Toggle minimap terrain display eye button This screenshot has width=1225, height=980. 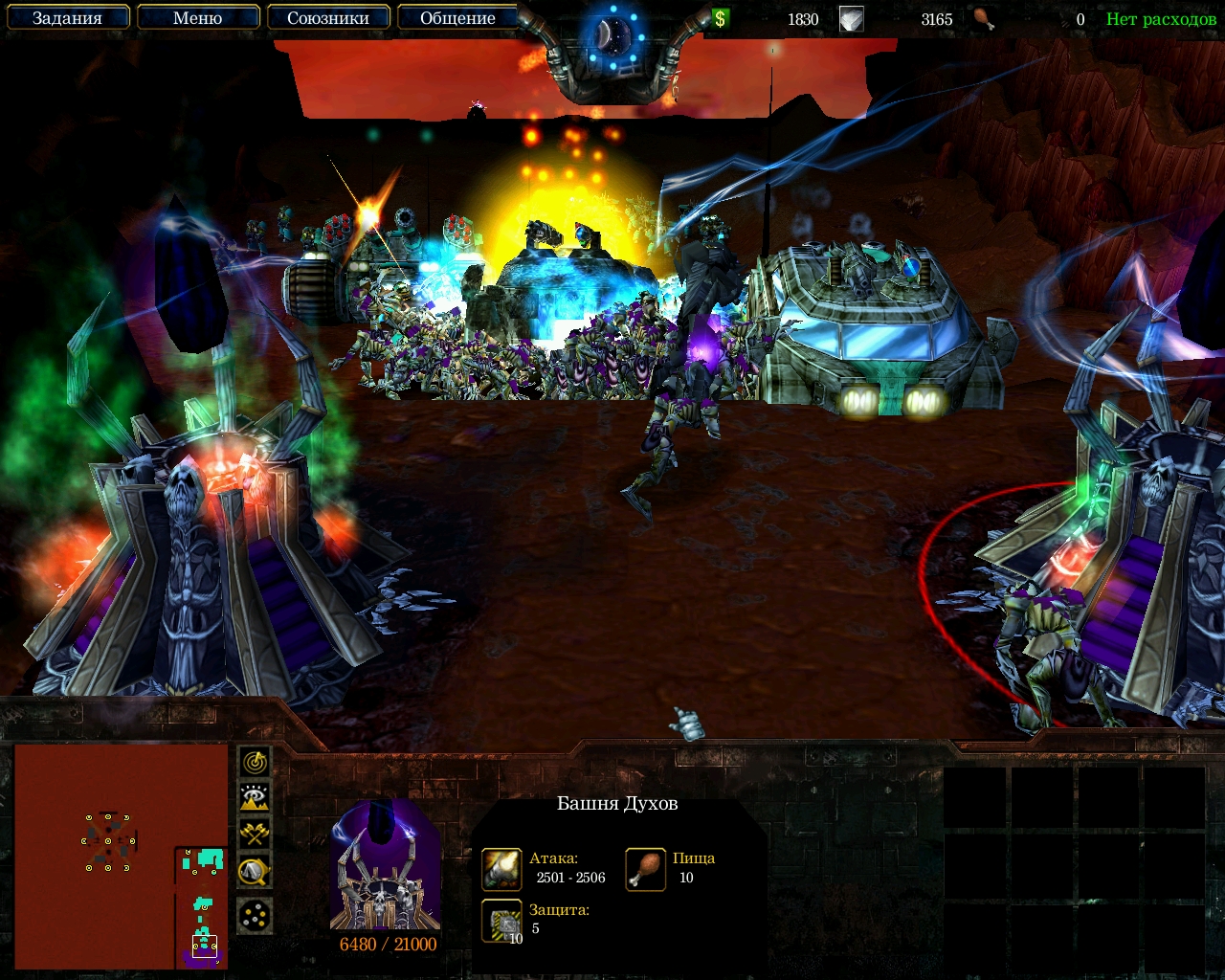tap(254, 797)
